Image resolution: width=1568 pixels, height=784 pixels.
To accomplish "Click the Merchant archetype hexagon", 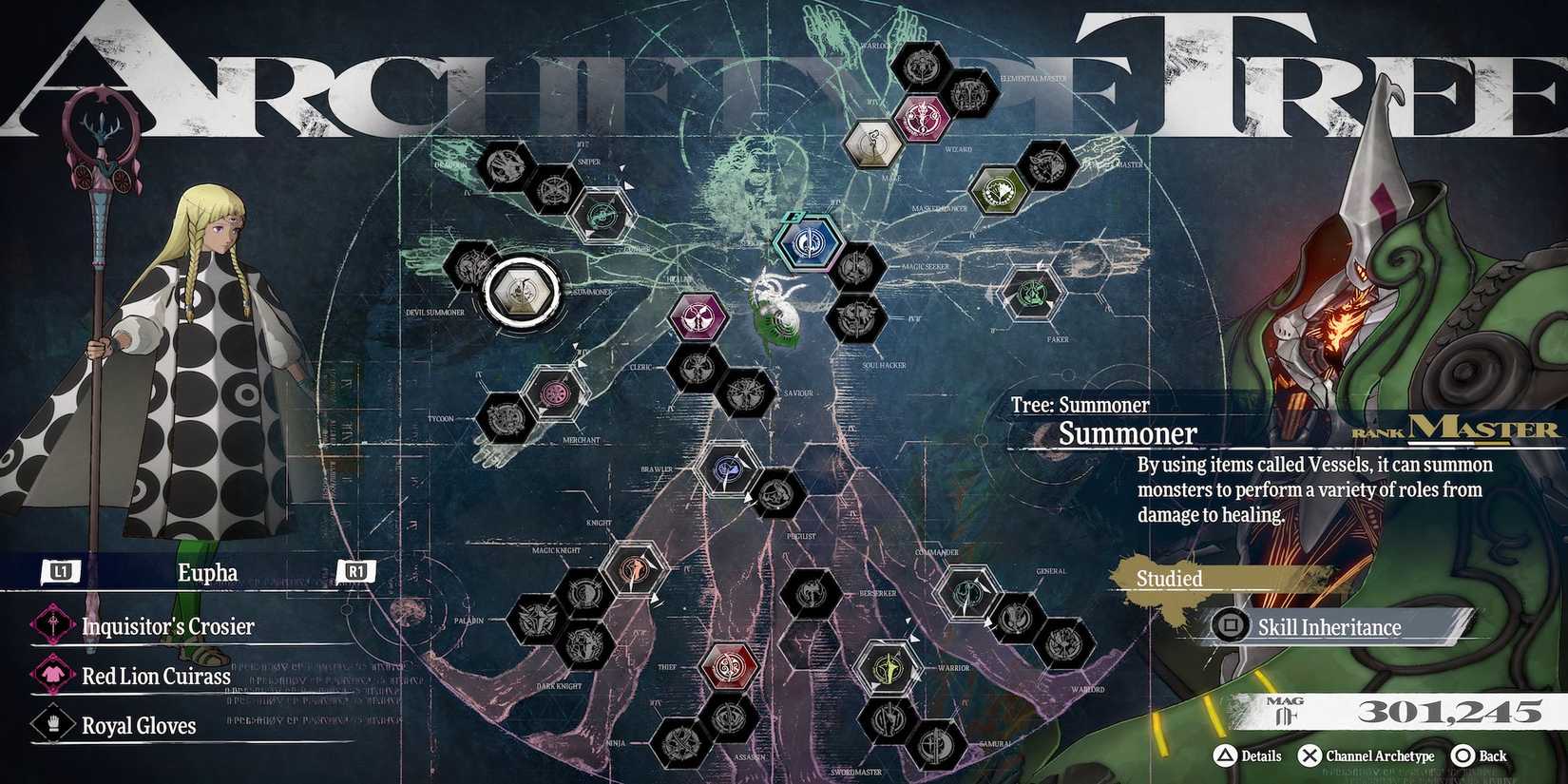I will click(x=554, y=394).
